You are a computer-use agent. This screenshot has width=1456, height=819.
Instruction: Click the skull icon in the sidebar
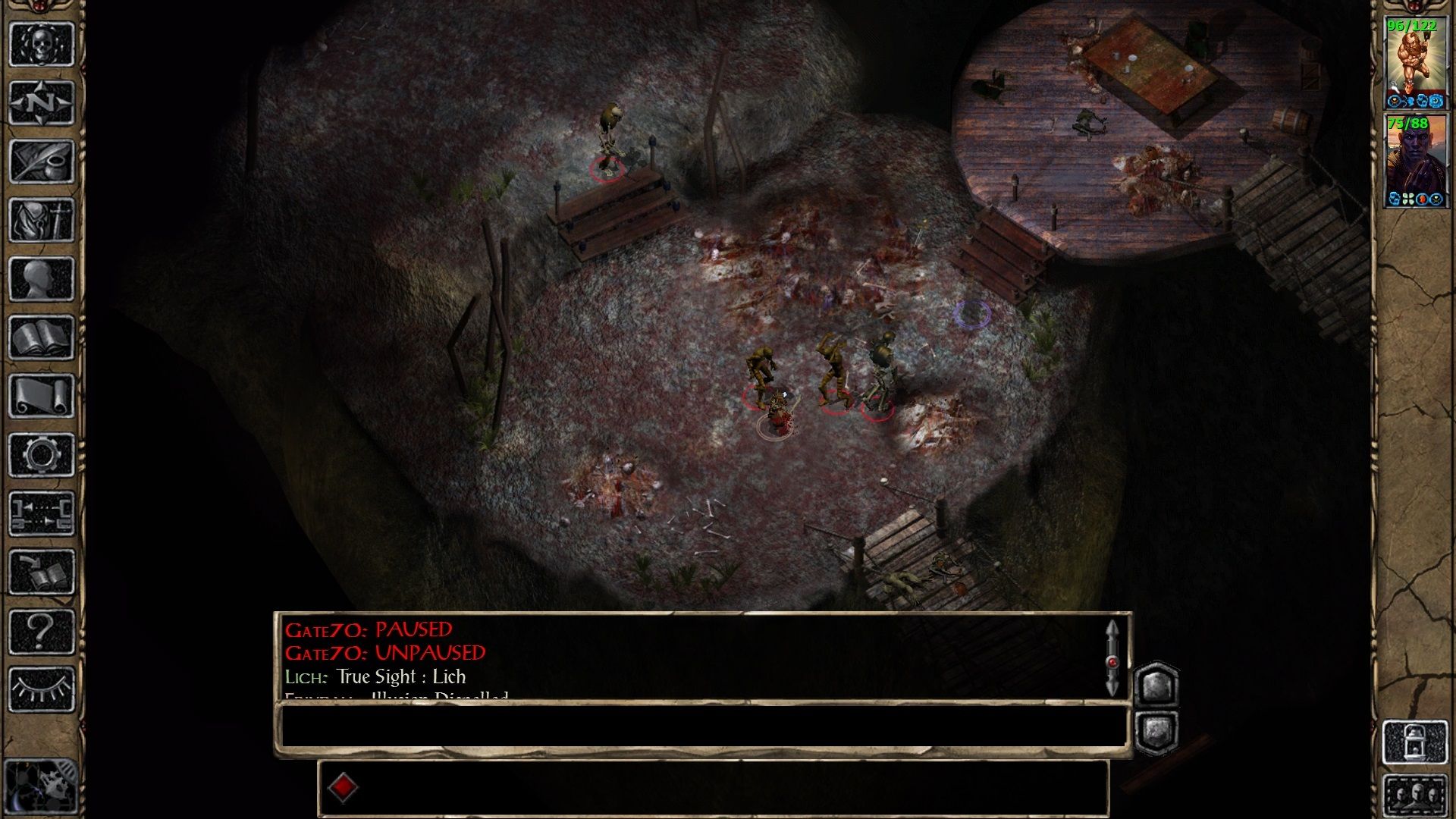point(41,44)
